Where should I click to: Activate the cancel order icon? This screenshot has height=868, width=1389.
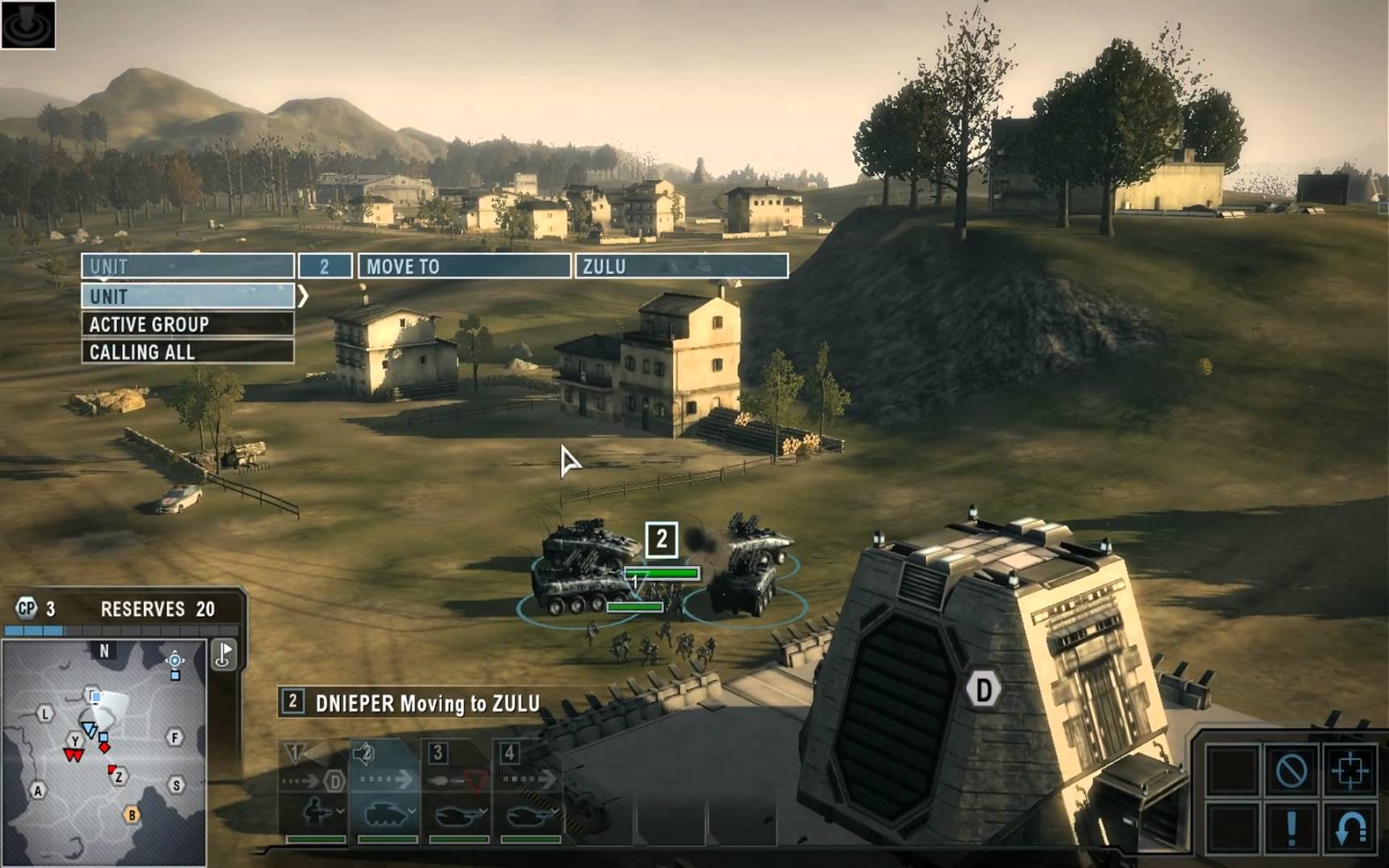1291,771
